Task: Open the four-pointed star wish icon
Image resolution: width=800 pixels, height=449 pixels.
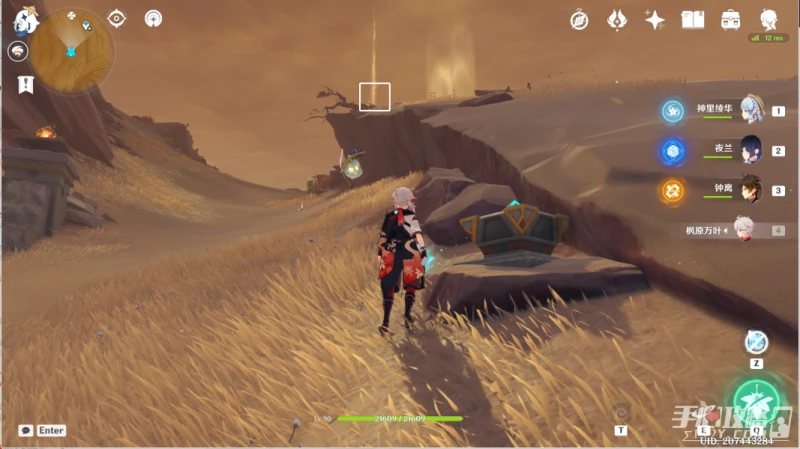Action: [655, 20]
